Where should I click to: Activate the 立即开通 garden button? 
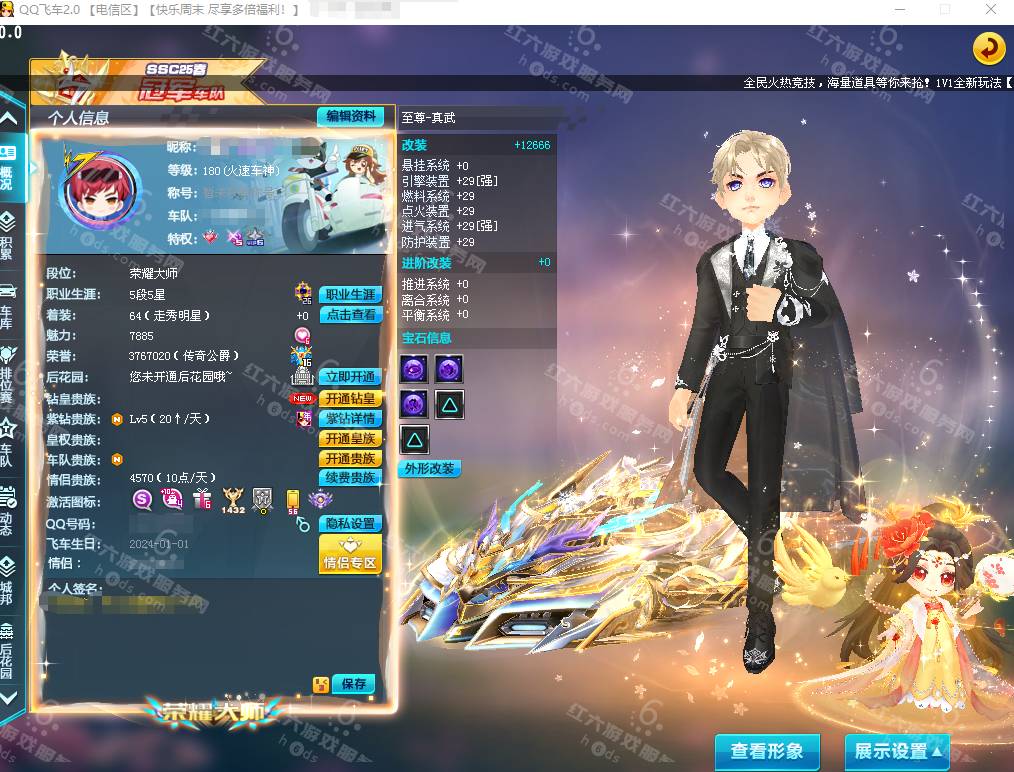(350, 377)
